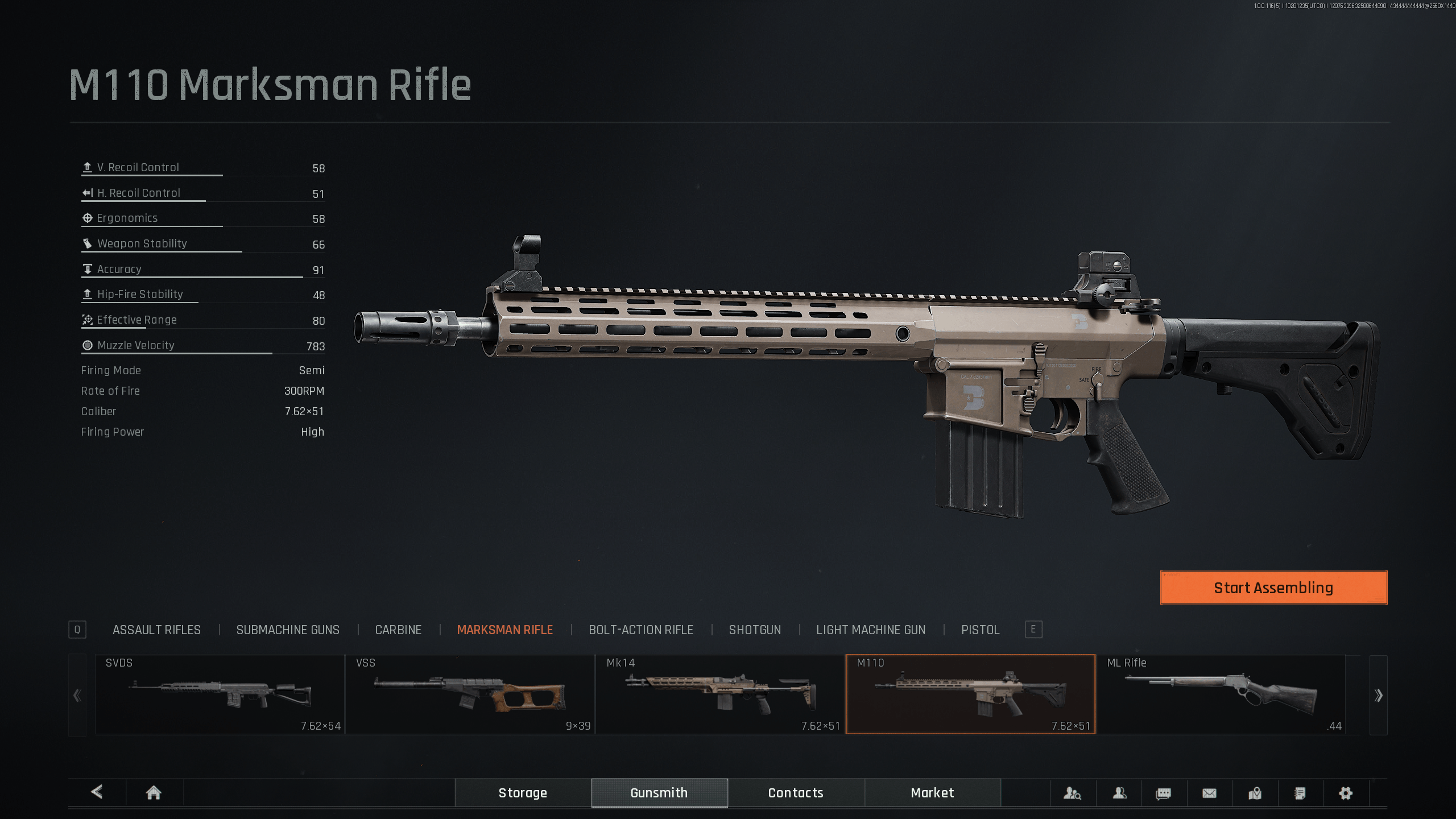
Task: Go to the Contacts tab
Action: tap(796, 793)
